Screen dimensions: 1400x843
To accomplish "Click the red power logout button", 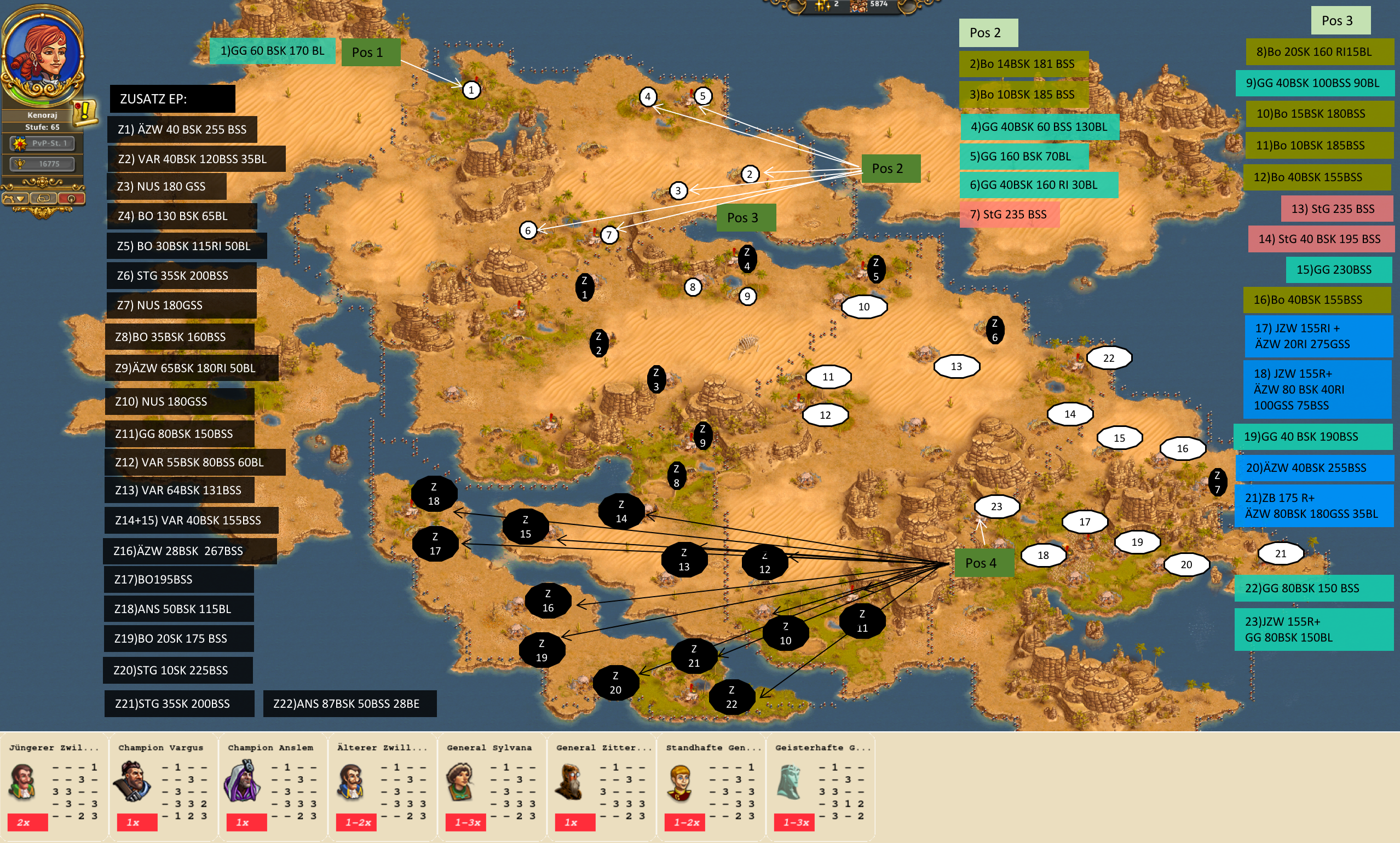I will (71, 199).
